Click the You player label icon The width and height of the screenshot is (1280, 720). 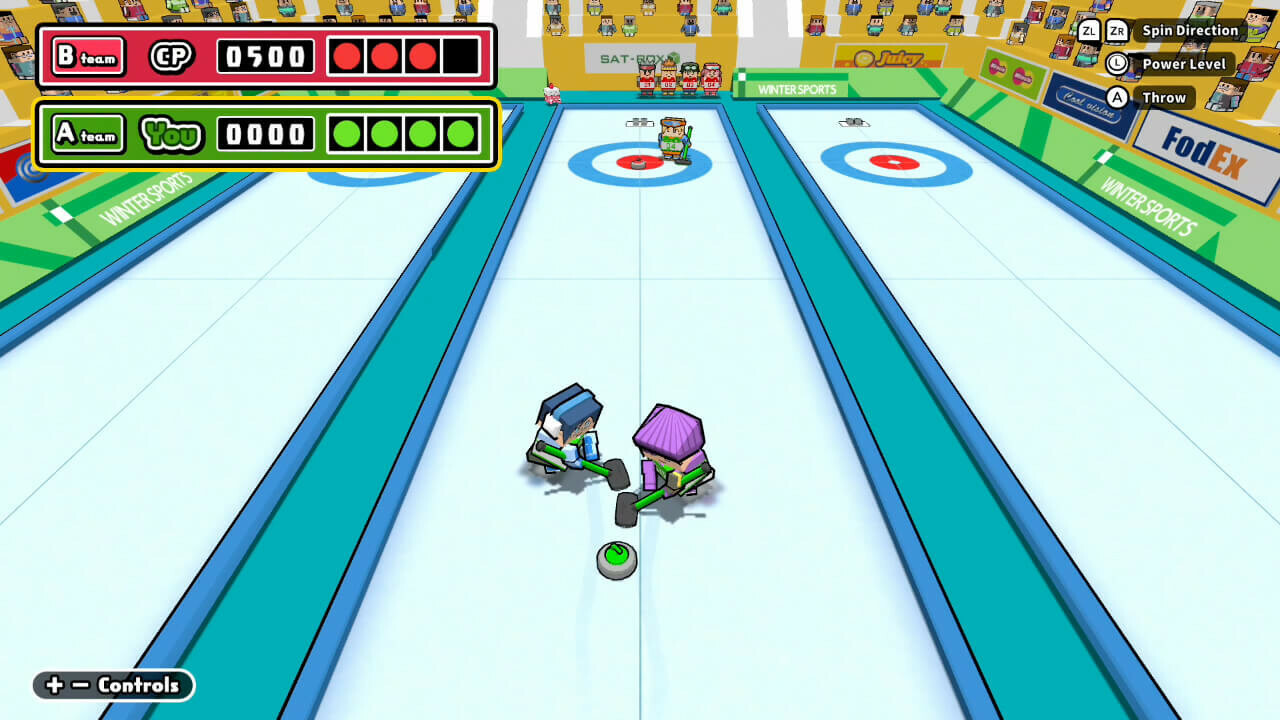click(x=171, y=133)
